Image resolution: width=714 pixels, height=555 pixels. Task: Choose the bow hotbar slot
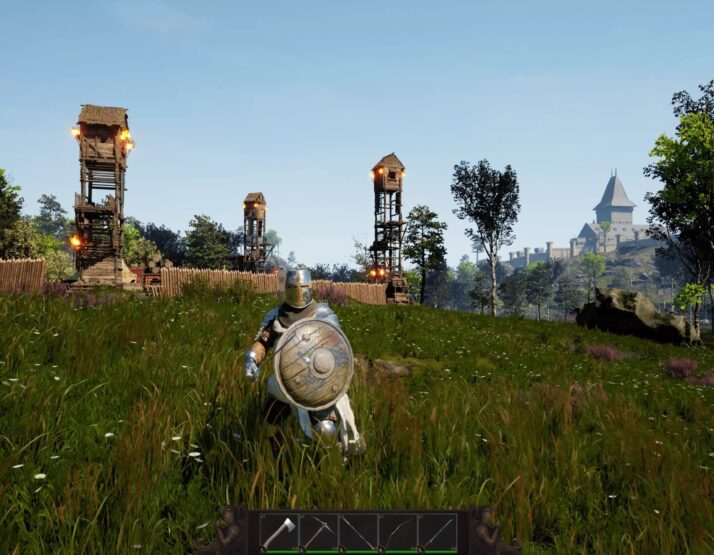tap(398, 532)
